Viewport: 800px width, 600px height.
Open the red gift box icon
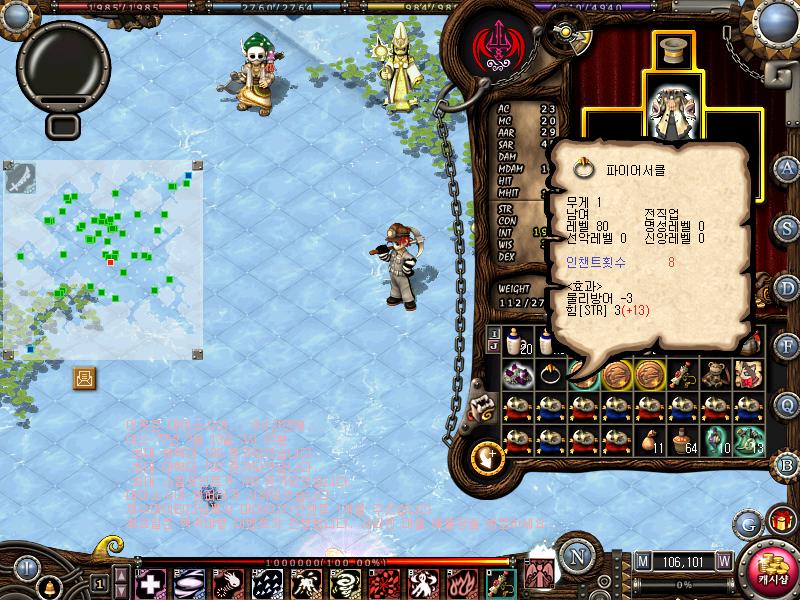click(780, 521)
